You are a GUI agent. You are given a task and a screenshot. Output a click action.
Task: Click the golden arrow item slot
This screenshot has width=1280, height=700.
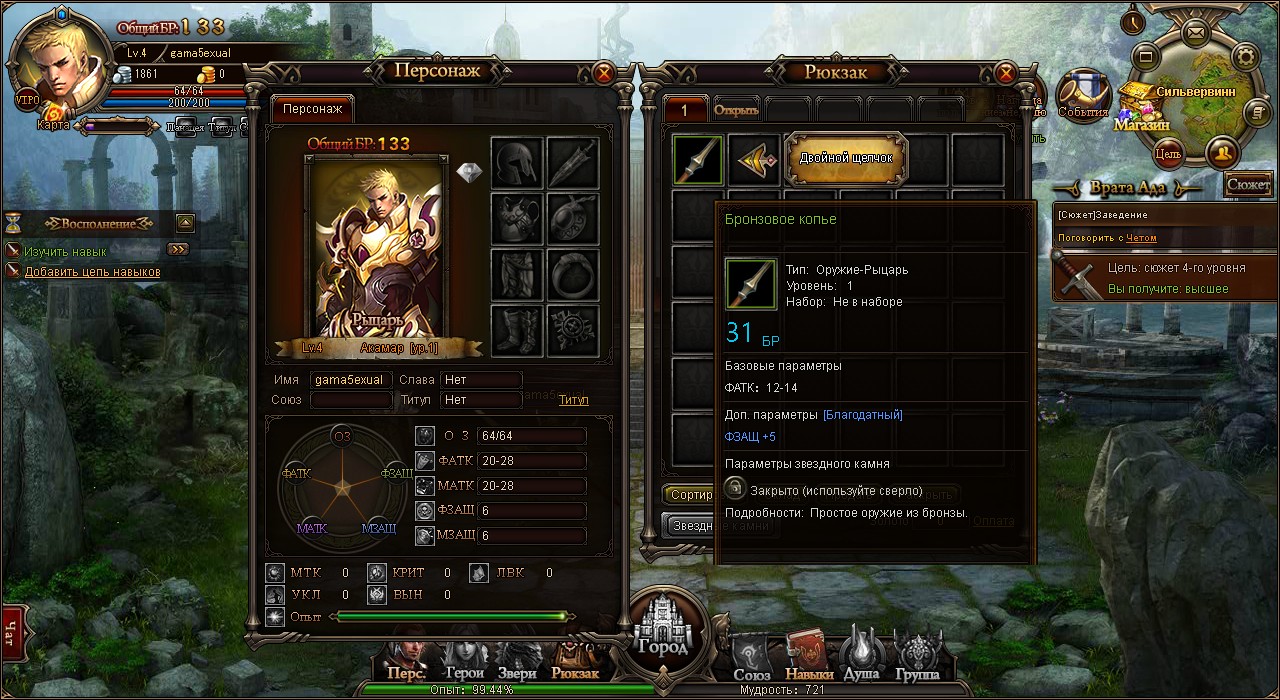pos(753,160)
